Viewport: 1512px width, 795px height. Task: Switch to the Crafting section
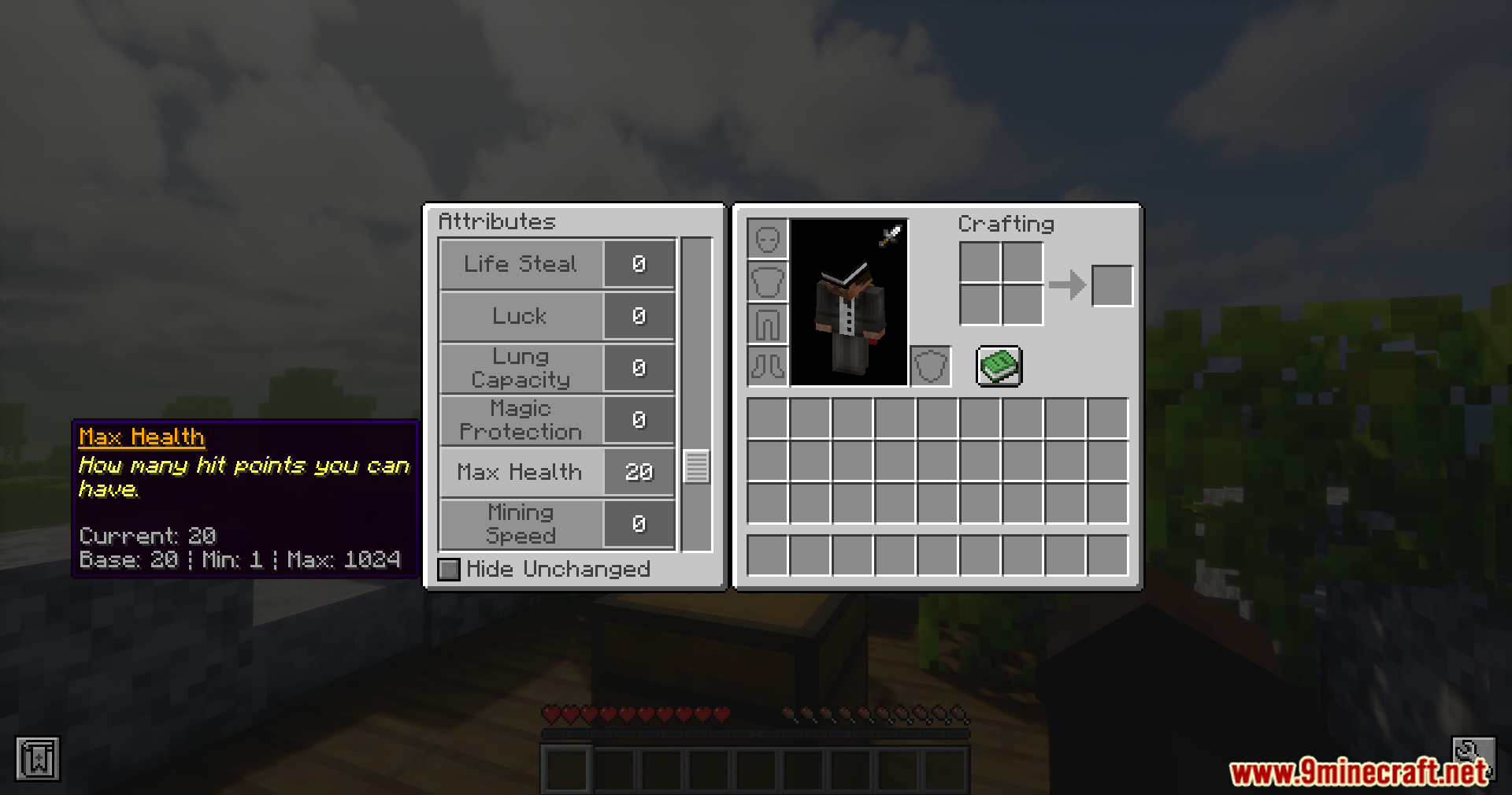pos(1006,224)
